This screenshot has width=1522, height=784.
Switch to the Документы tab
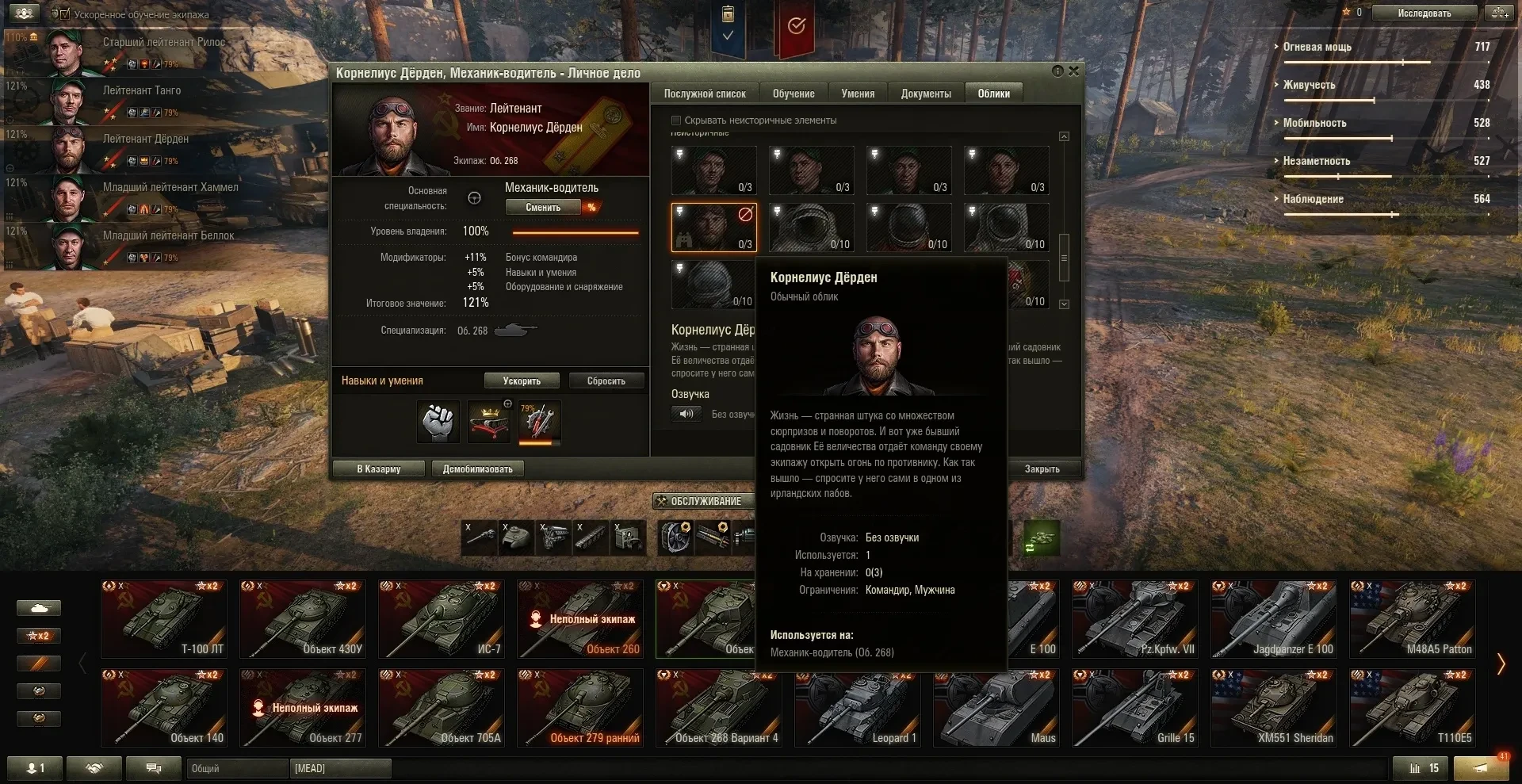click(x=926, y=94)
